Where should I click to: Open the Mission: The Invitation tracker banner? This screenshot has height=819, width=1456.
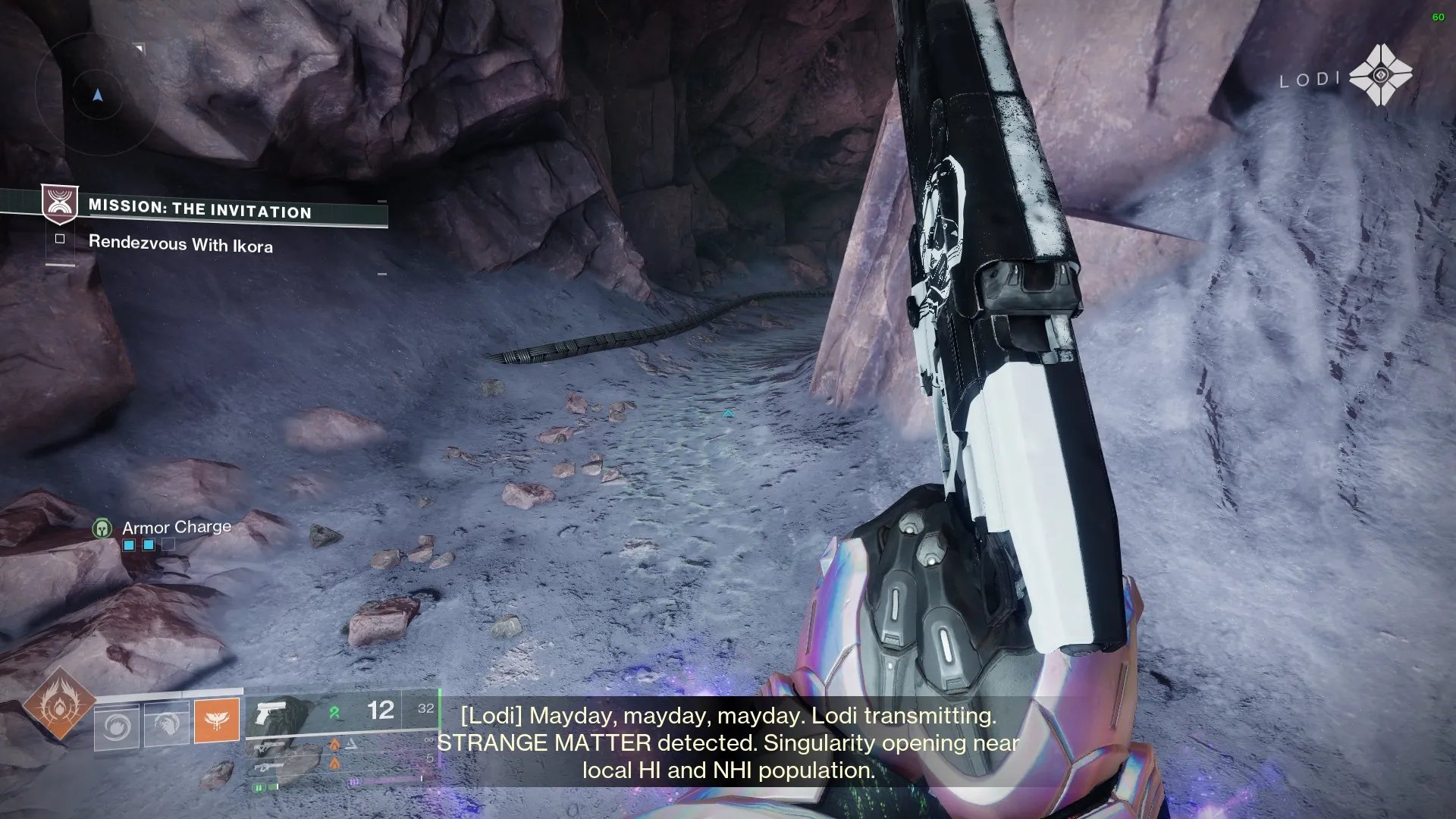pos(199,209)
